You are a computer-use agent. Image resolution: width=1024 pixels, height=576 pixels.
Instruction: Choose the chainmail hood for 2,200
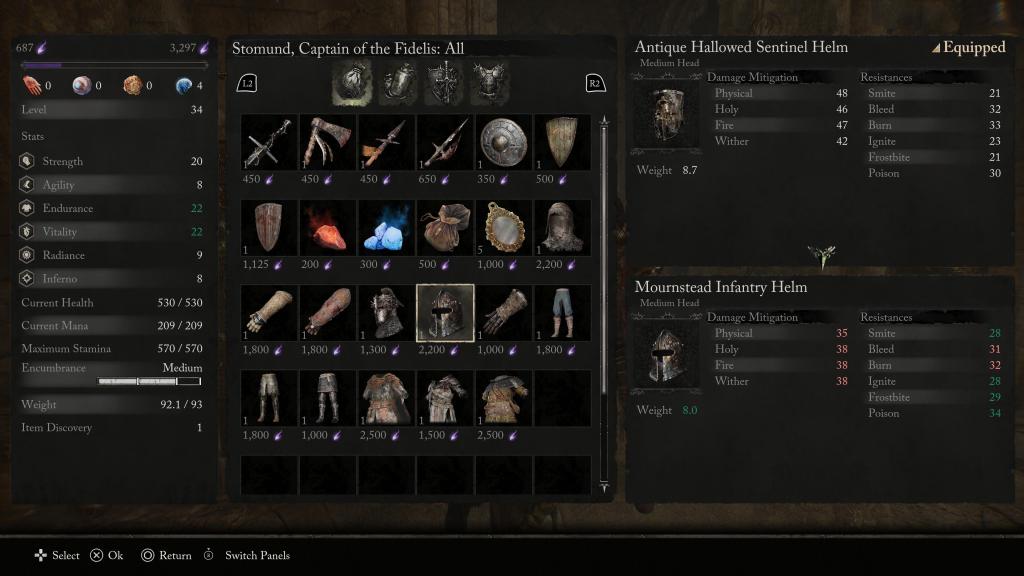[x=562, y=227]
